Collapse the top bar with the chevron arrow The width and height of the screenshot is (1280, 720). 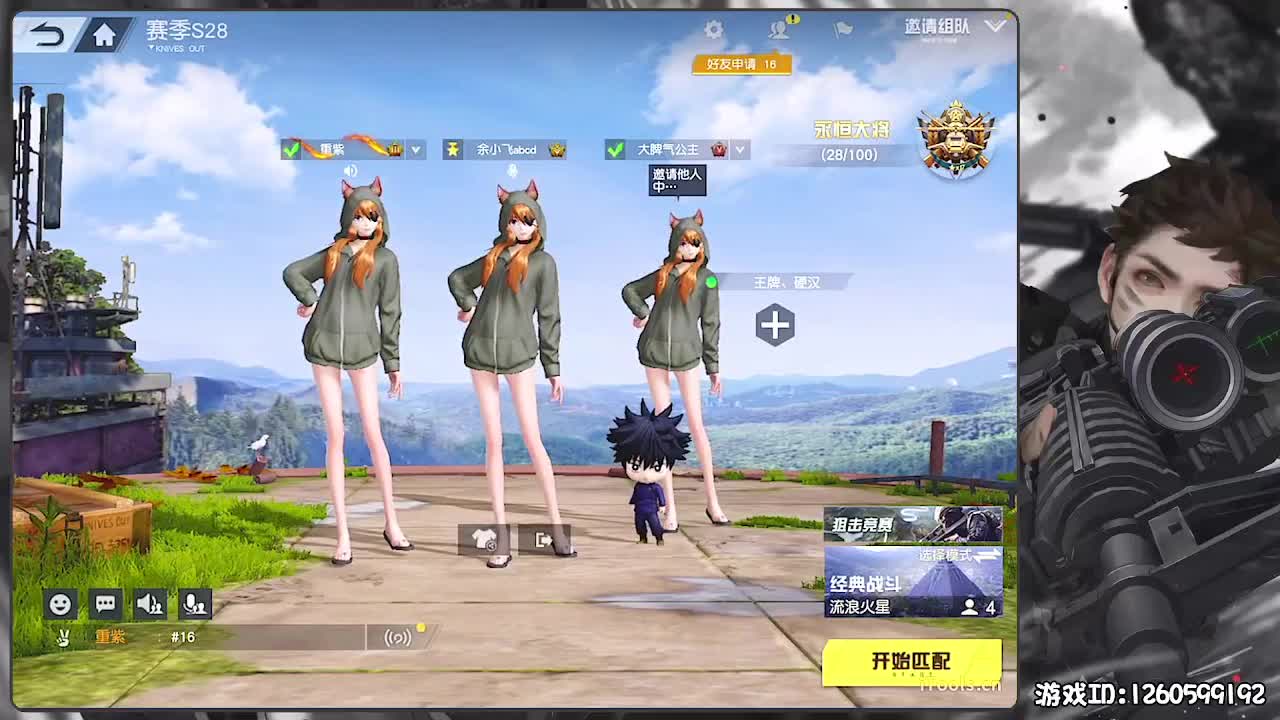pyautogui.click(x=995, y=28)
